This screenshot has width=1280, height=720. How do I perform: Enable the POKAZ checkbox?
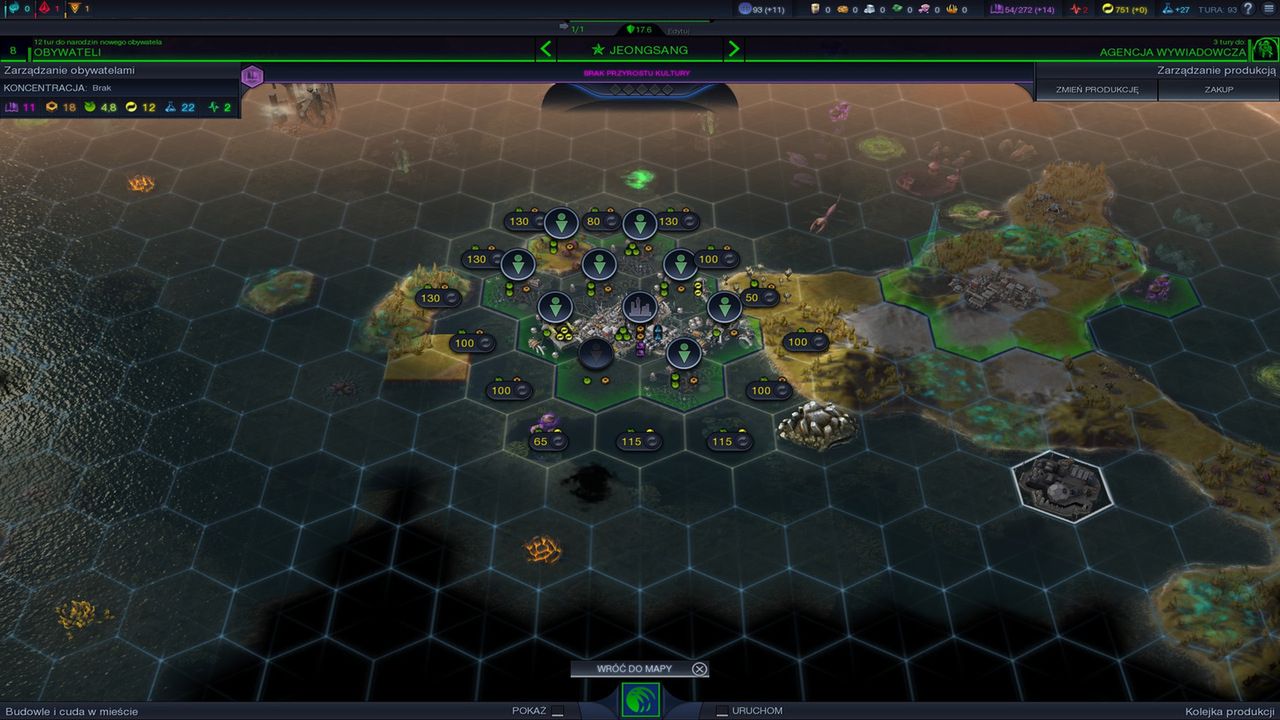coord(557,710)
